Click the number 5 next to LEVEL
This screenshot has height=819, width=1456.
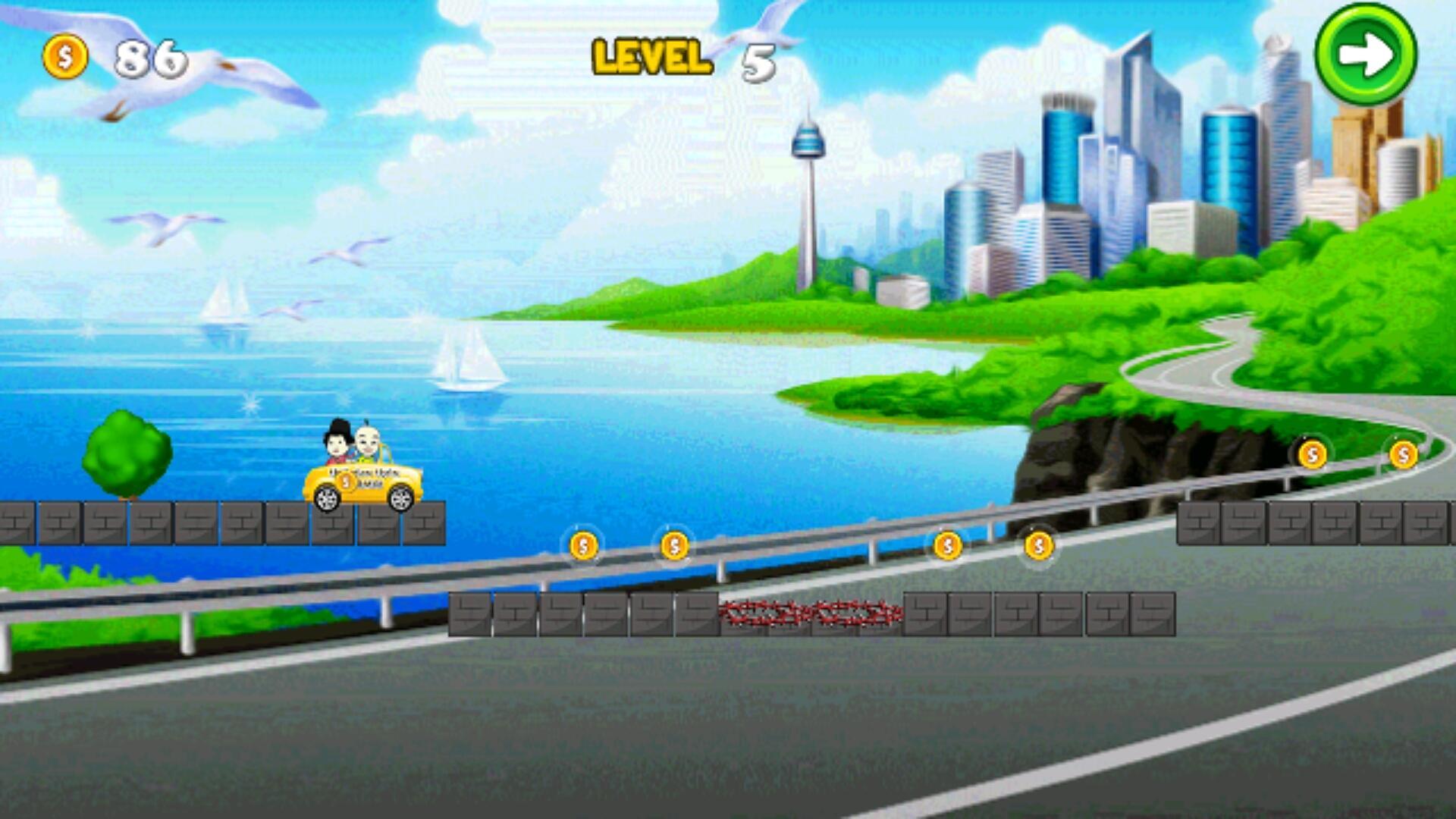(x=758, y=61)
